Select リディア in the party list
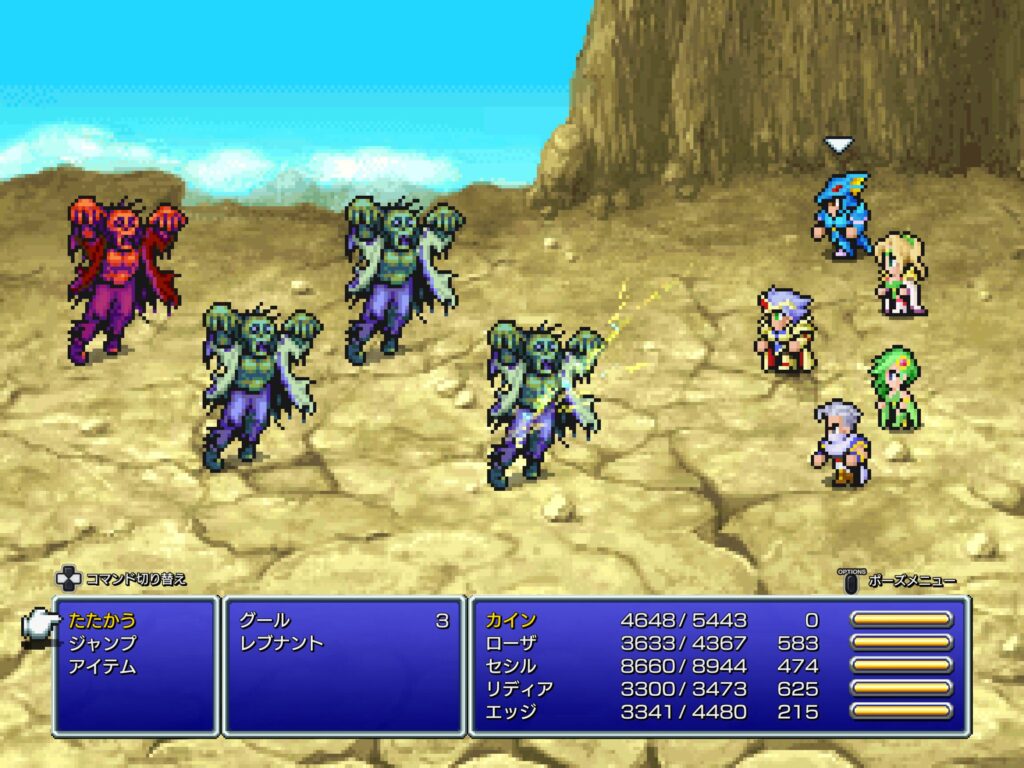 point(520,690)
